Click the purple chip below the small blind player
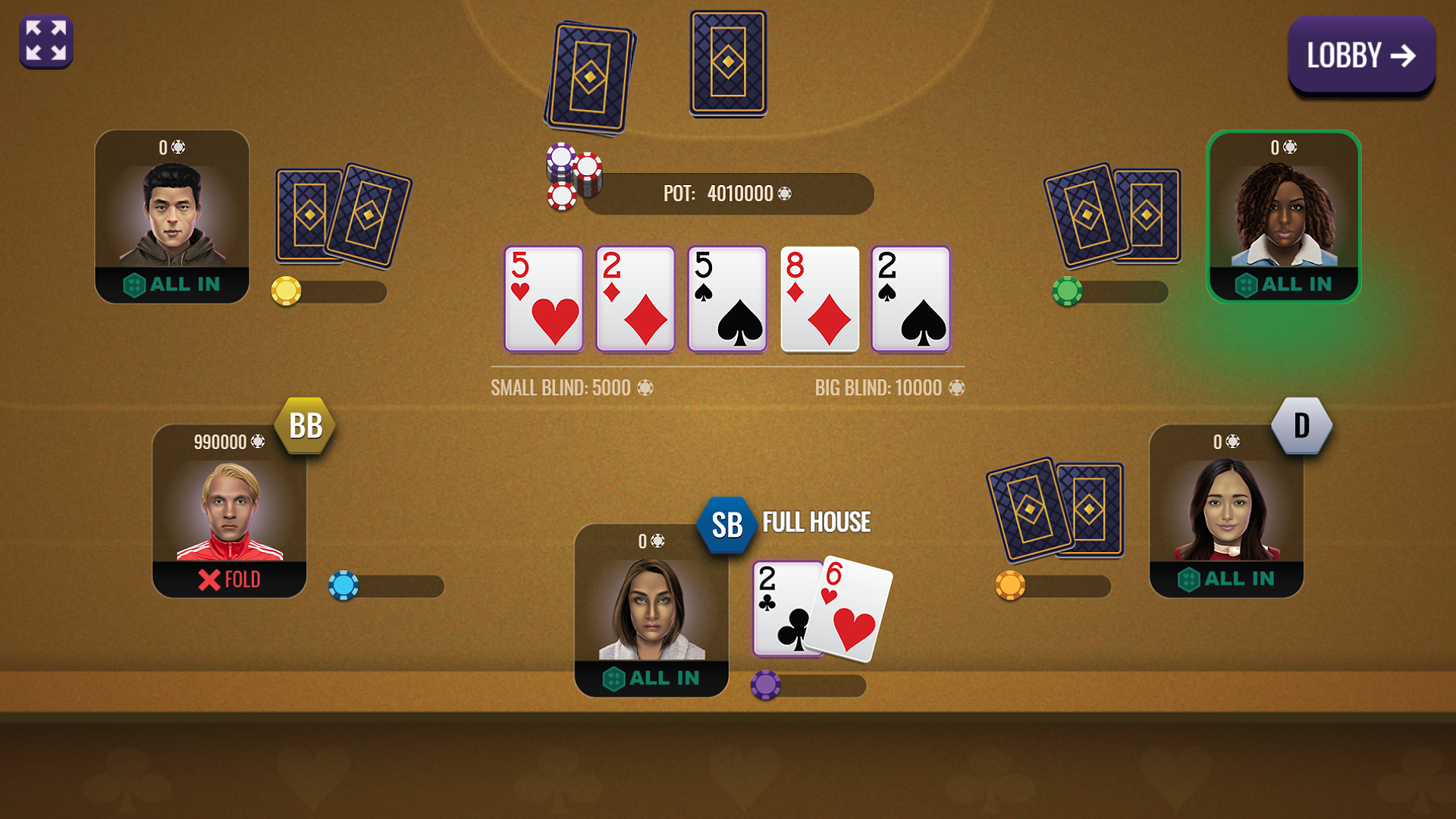 [x=764, y=685]
